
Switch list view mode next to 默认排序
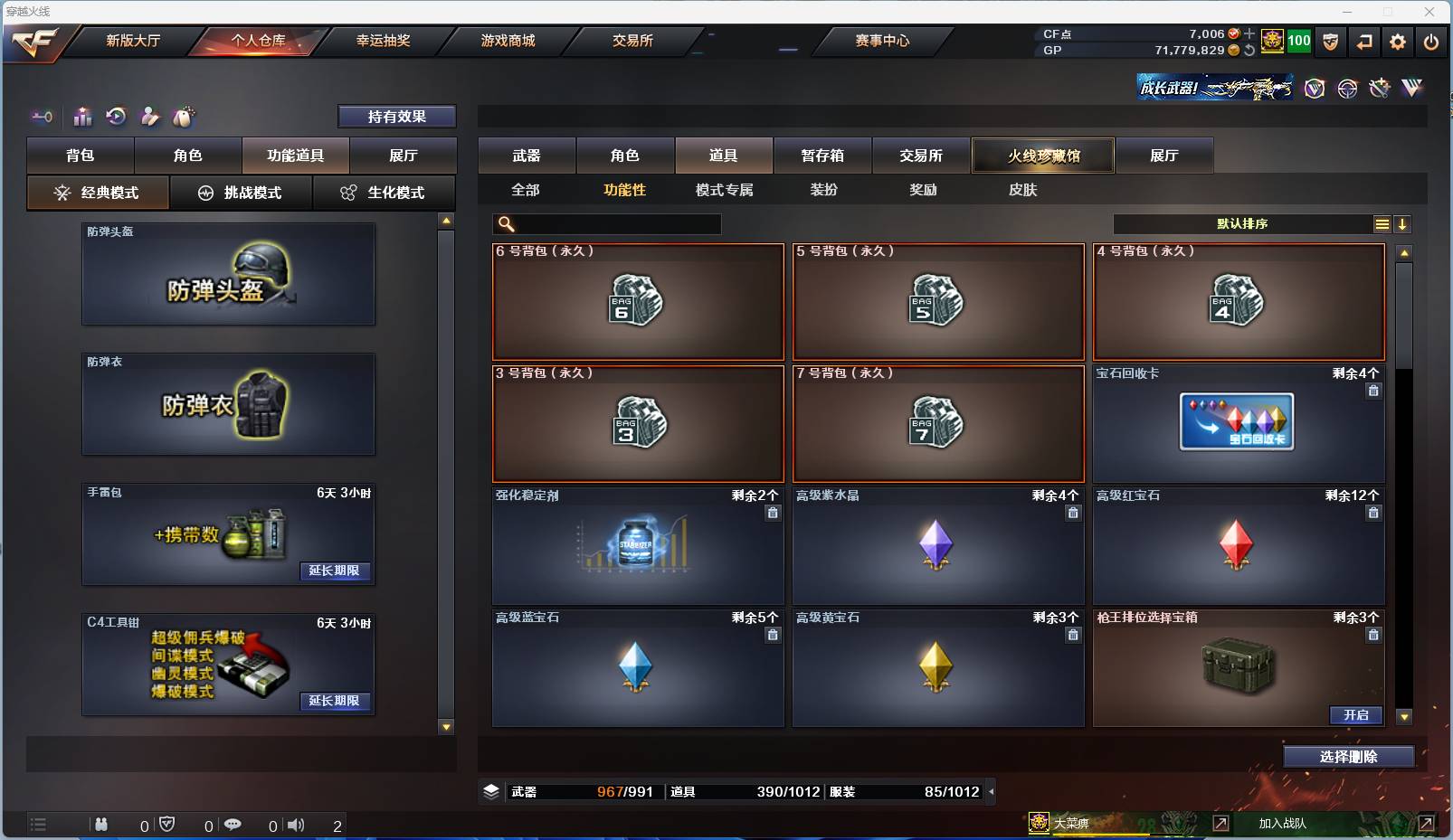[1382, 223]
